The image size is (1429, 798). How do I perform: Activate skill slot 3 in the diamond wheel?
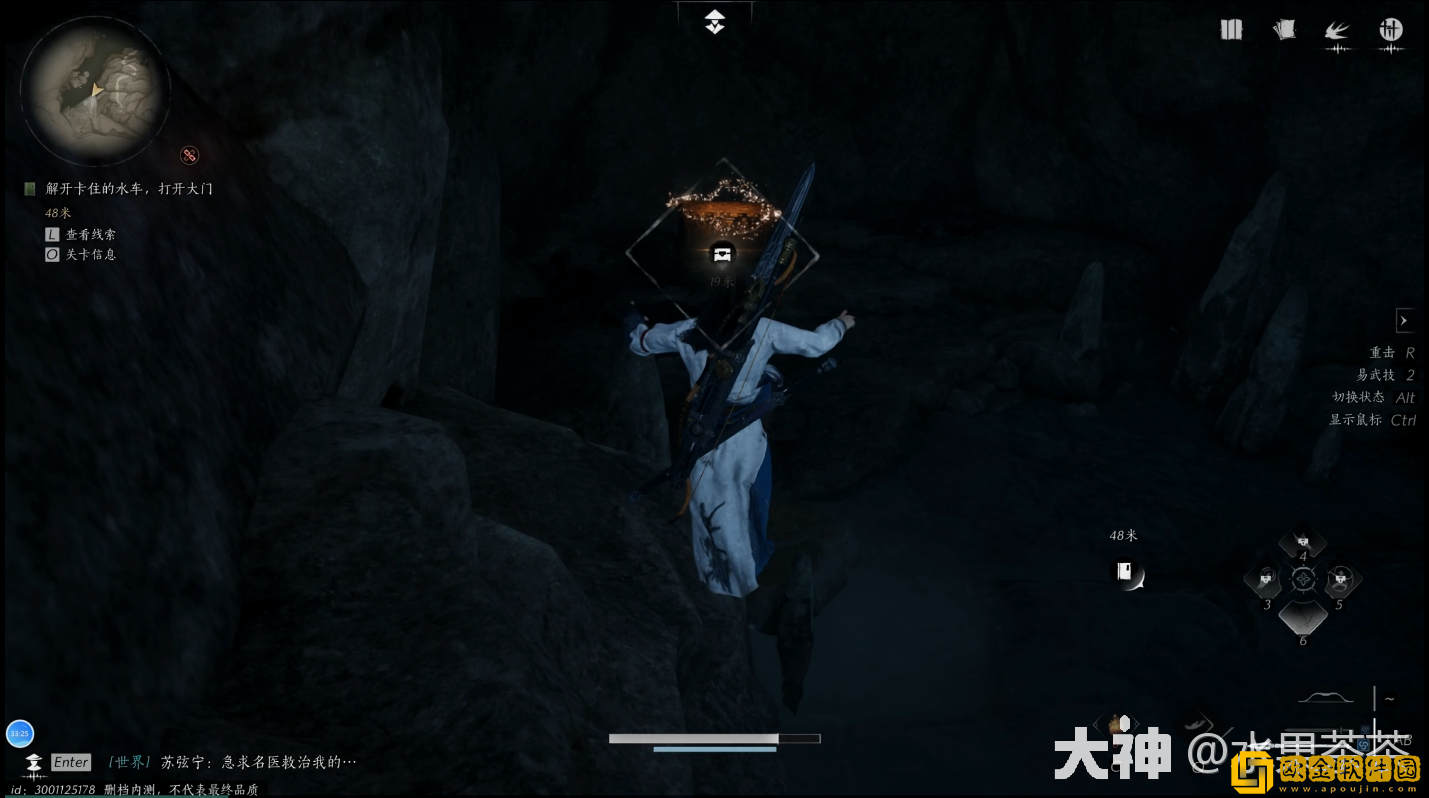[x=1266, y=579]
